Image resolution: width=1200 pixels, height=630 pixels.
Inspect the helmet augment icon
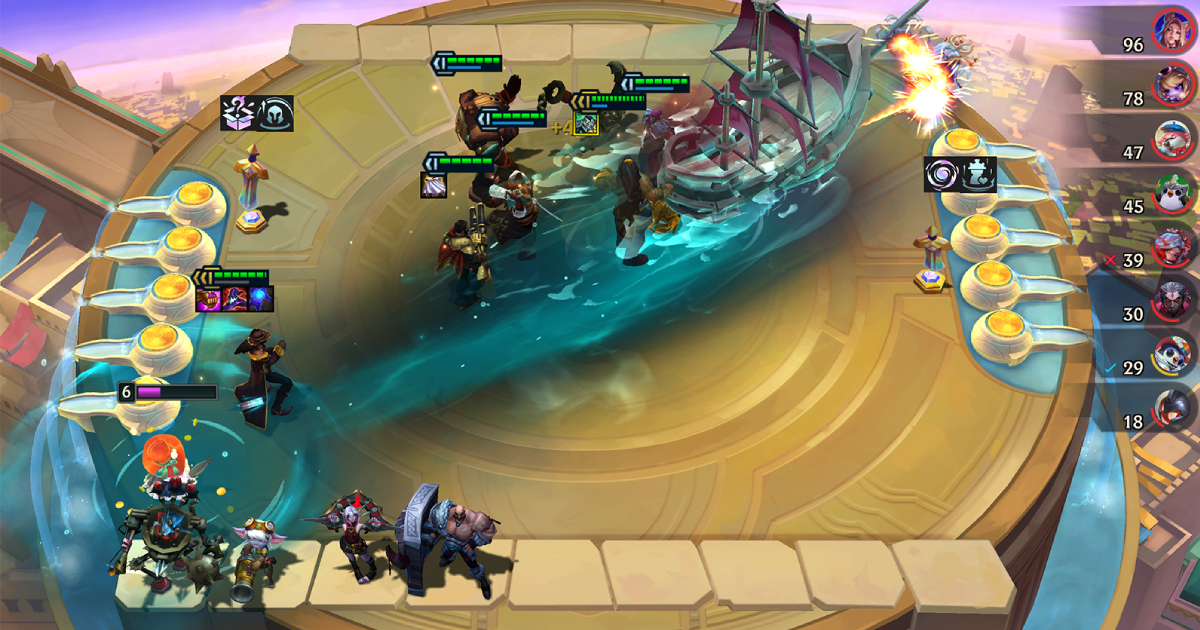click(276, 113)
